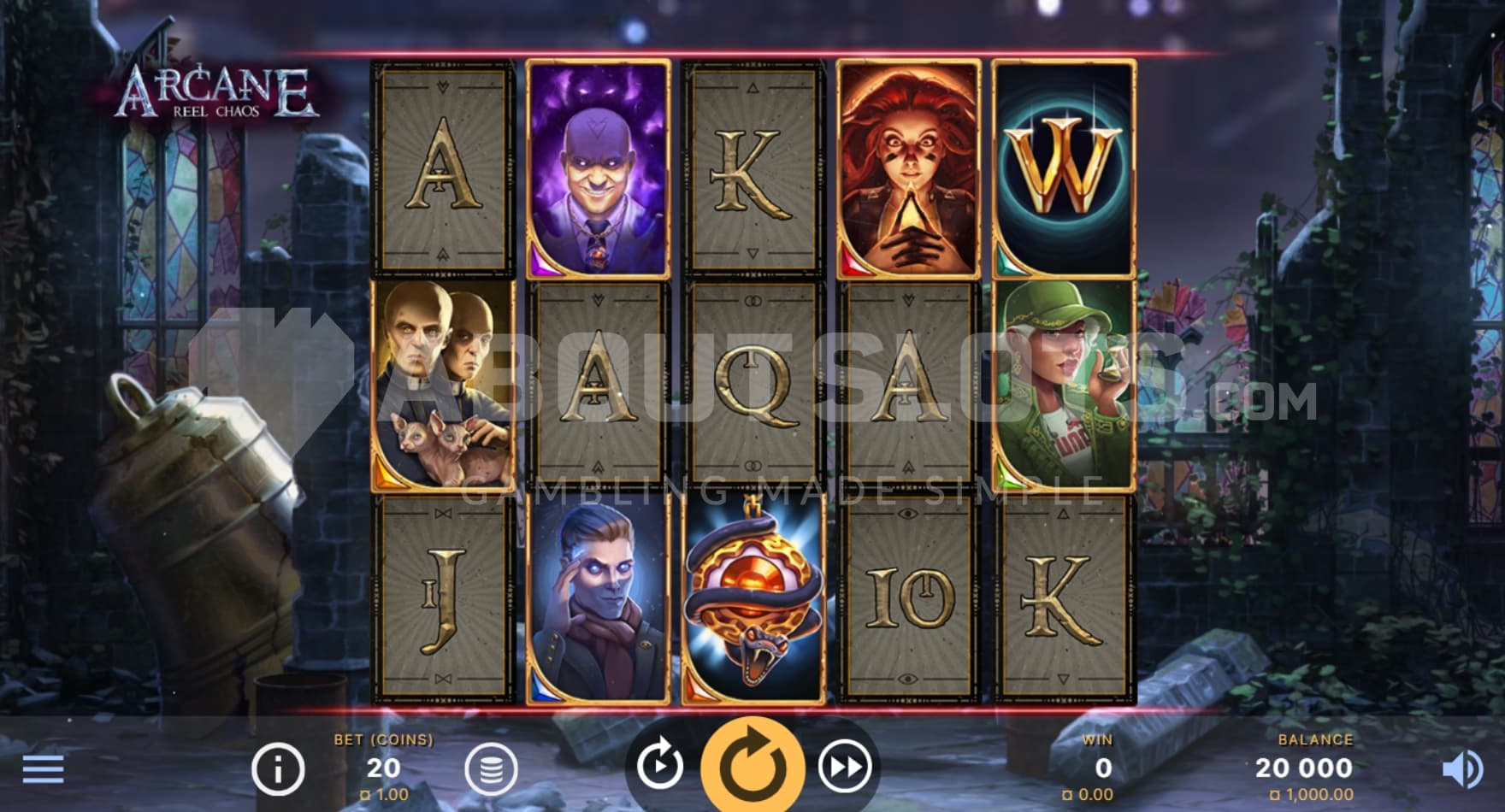Image resolution: width=1505 pixels, height=812 pixels.
Task: Show the game info paytable
Action: click(278, 768)
